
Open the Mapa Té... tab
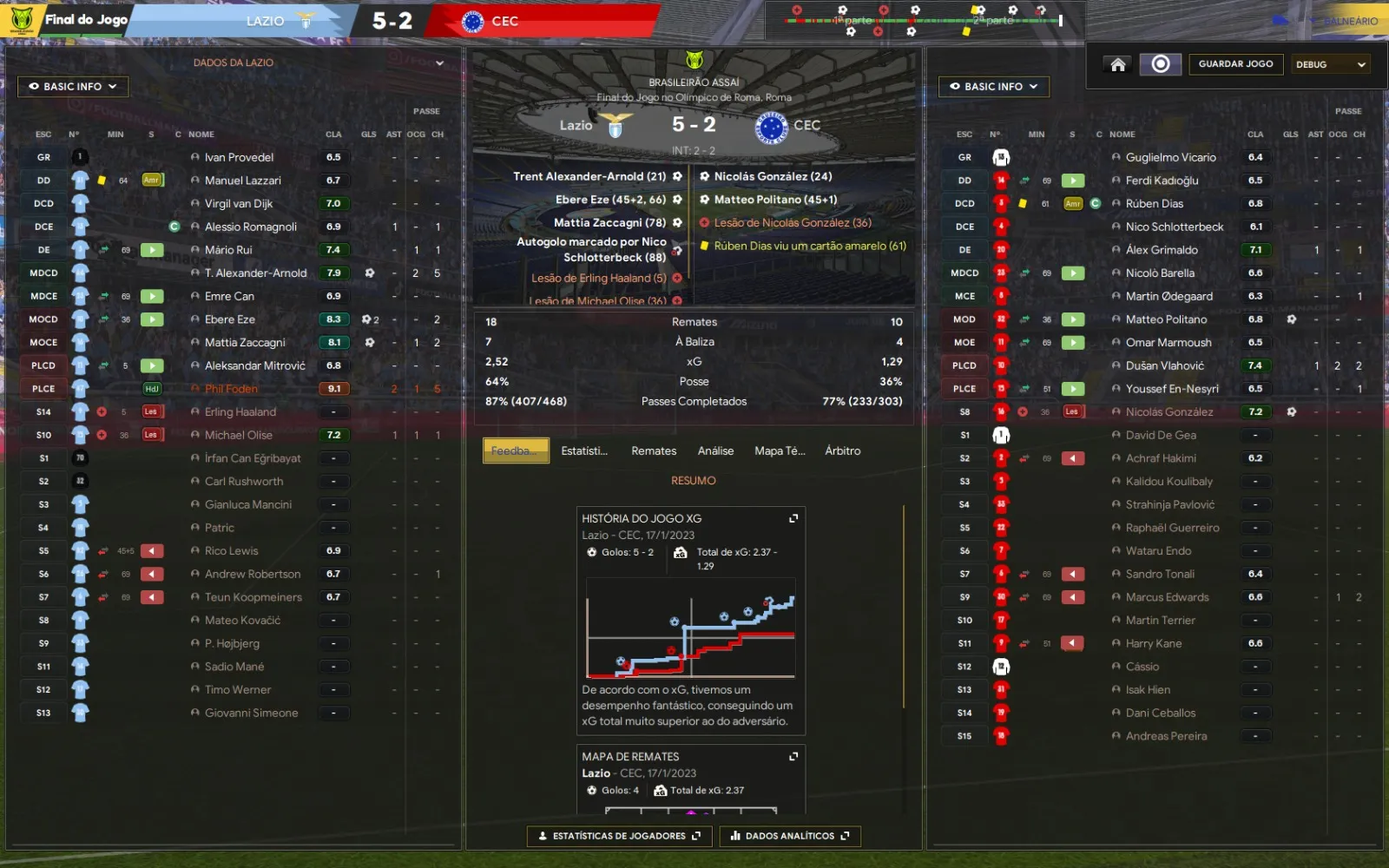tap(780, 450)
